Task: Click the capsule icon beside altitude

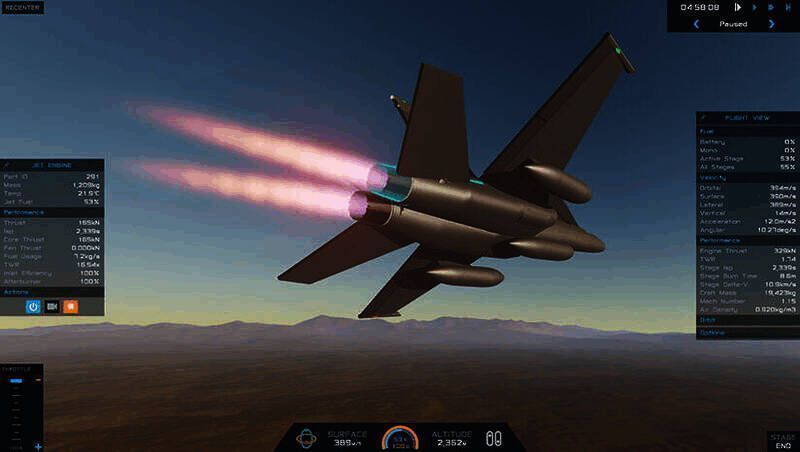Action: [x=492, y=437]
